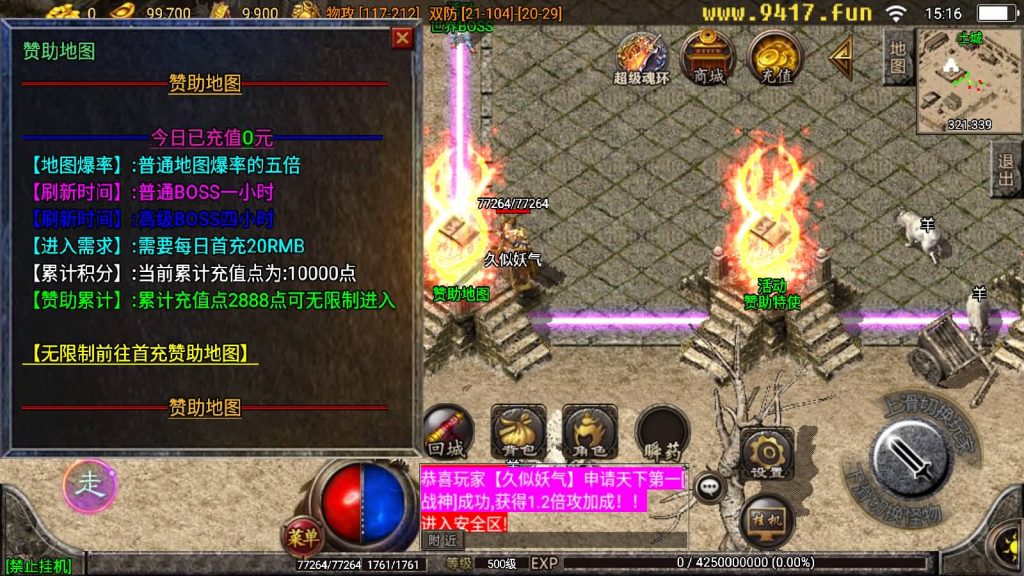This screenshot has width=1024, height=576.
Task: Close the 赞助地图 sponsor panel
Action: pyautogui.click(x=402, y=39)
